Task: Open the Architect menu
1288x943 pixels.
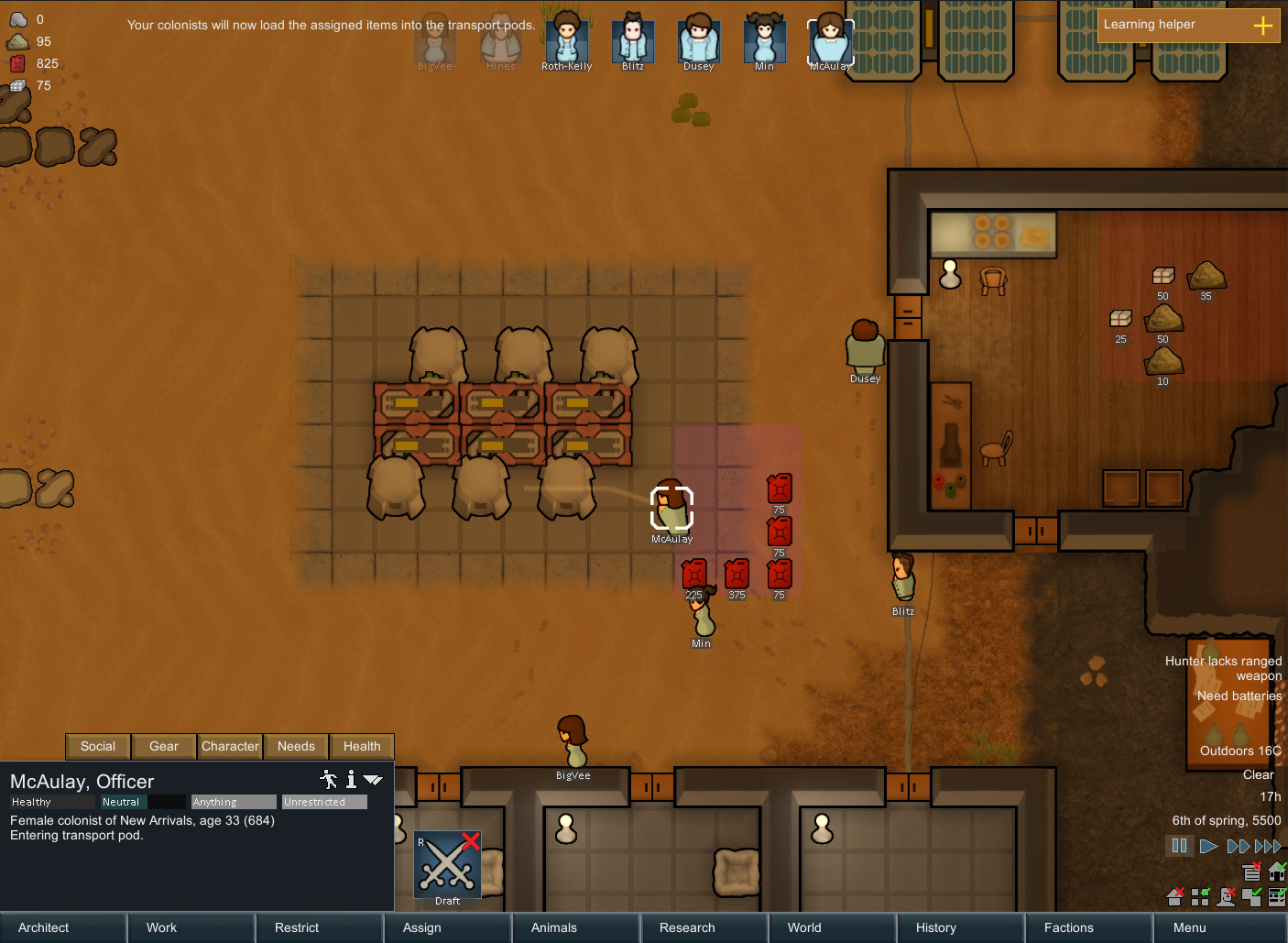Action: 62,927
